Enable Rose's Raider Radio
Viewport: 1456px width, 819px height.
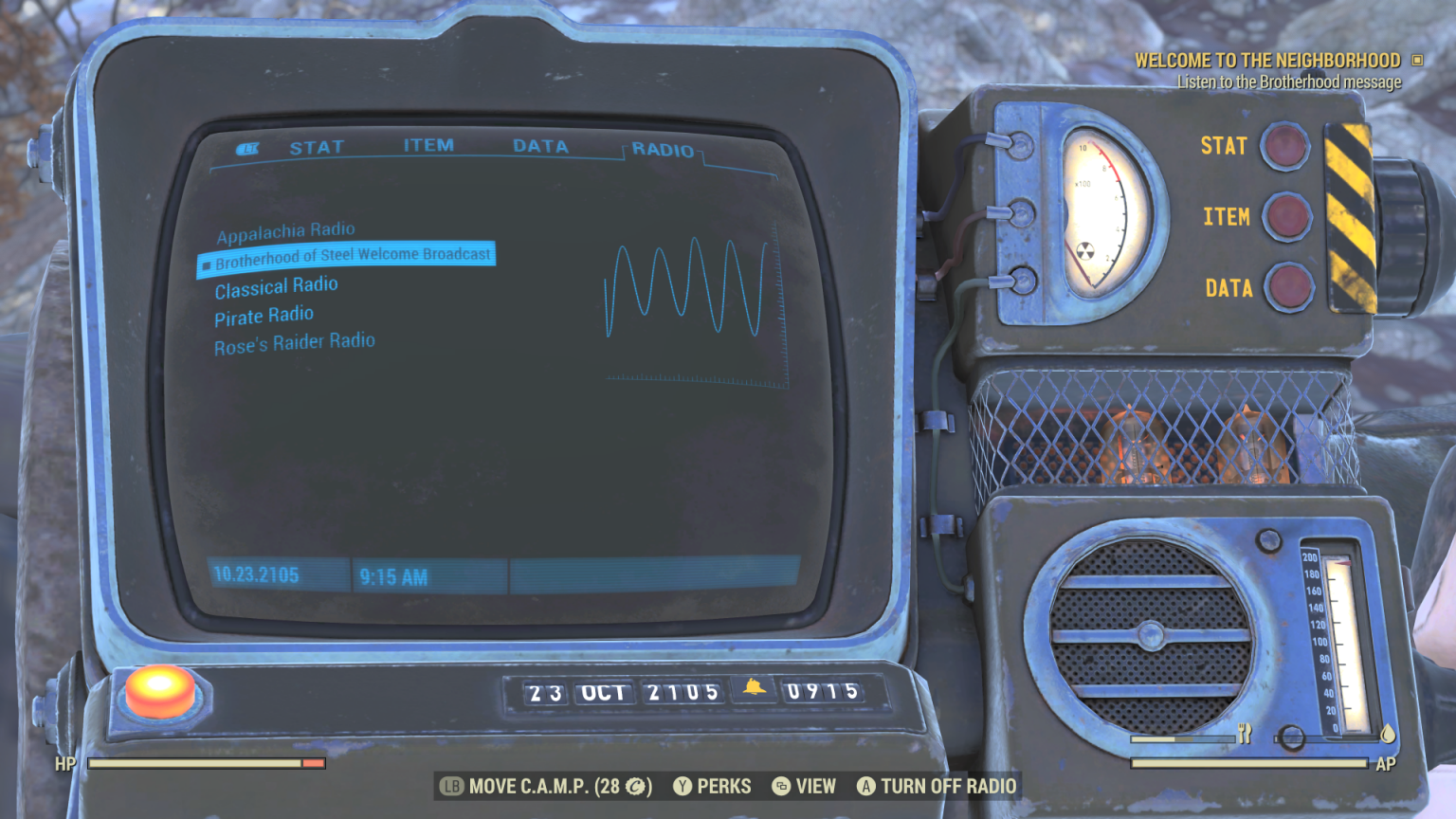click(x=294, y=341)
